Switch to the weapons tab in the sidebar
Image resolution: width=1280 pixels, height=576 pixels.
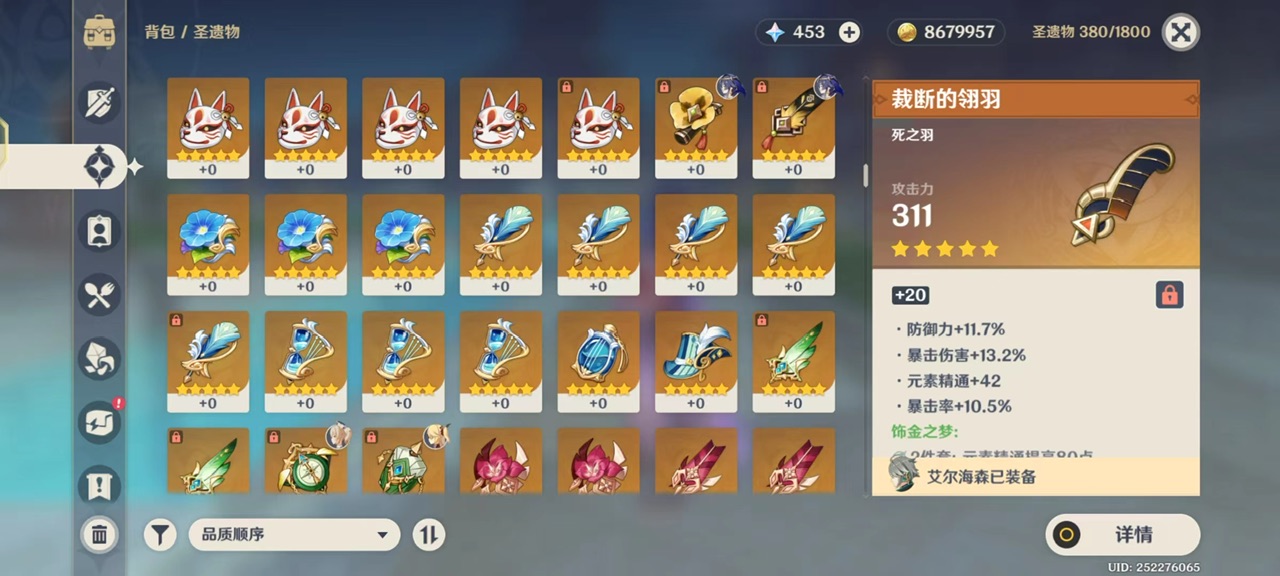tap(99, 102)
